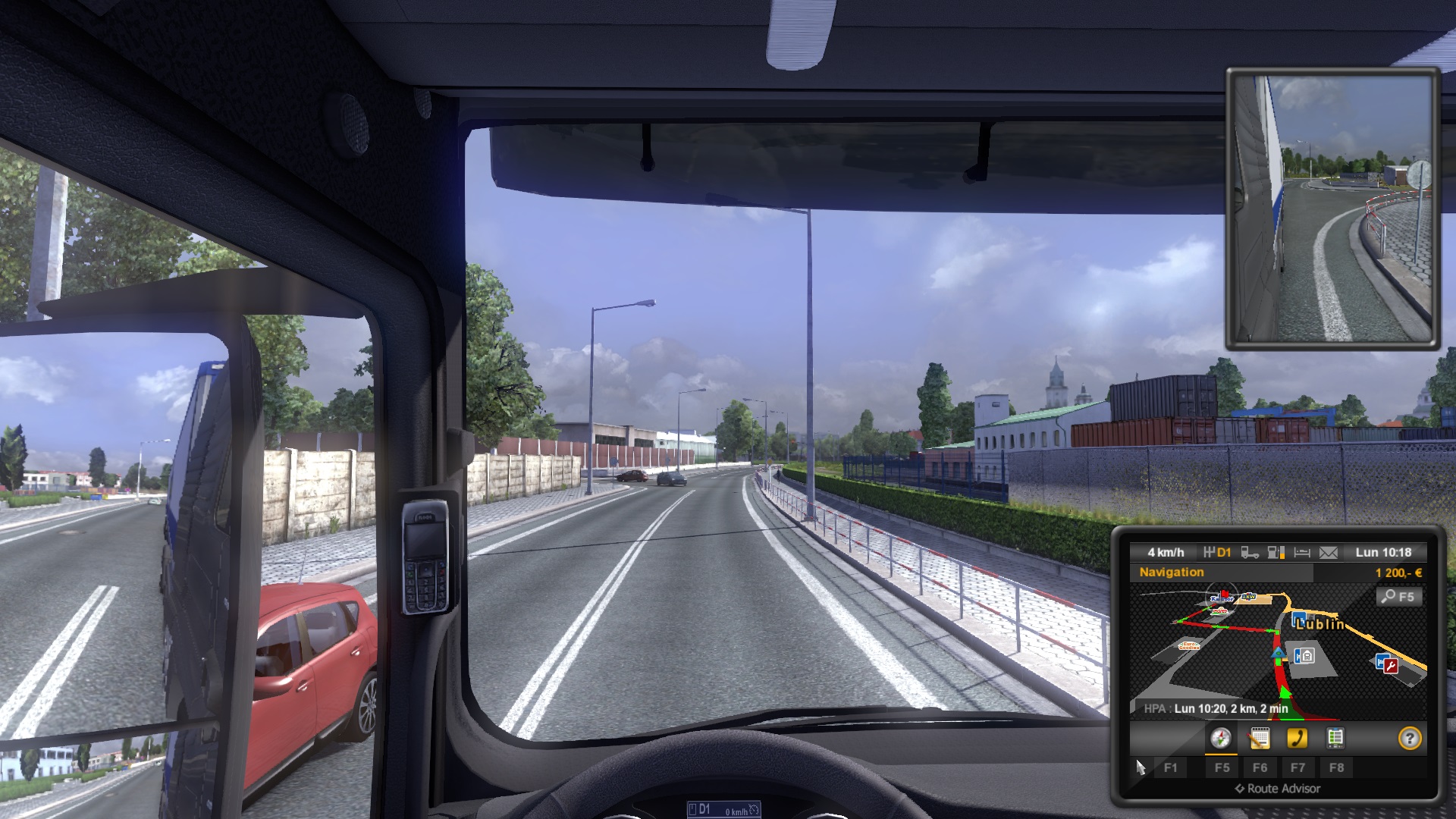Toggle map zoom with the magnifier button
The height and width of the screenshot is (819, 1456).
point(1398,597)
